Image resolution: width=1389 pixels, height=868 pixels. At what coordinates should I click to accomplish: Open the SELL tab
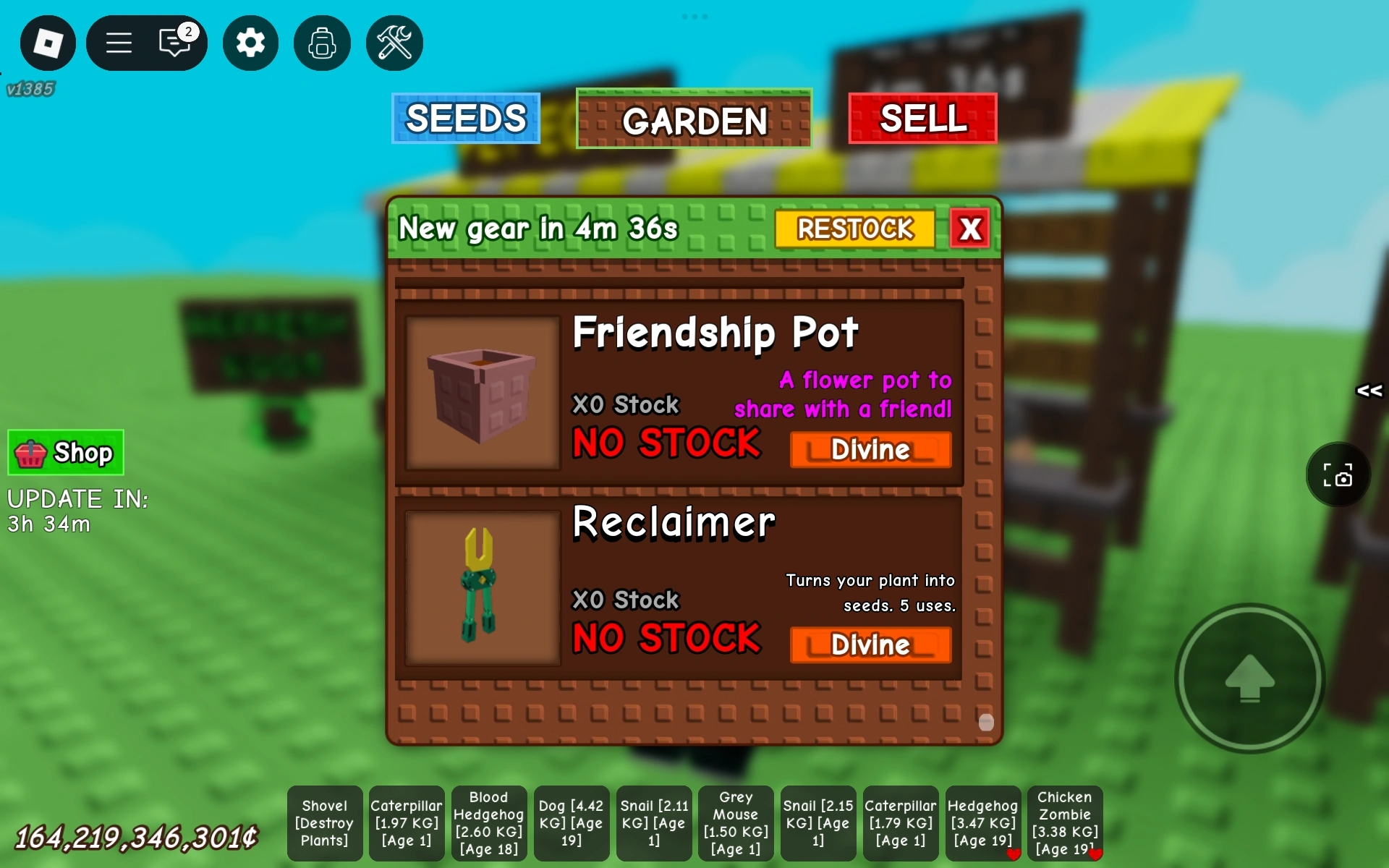pos(922,118)
